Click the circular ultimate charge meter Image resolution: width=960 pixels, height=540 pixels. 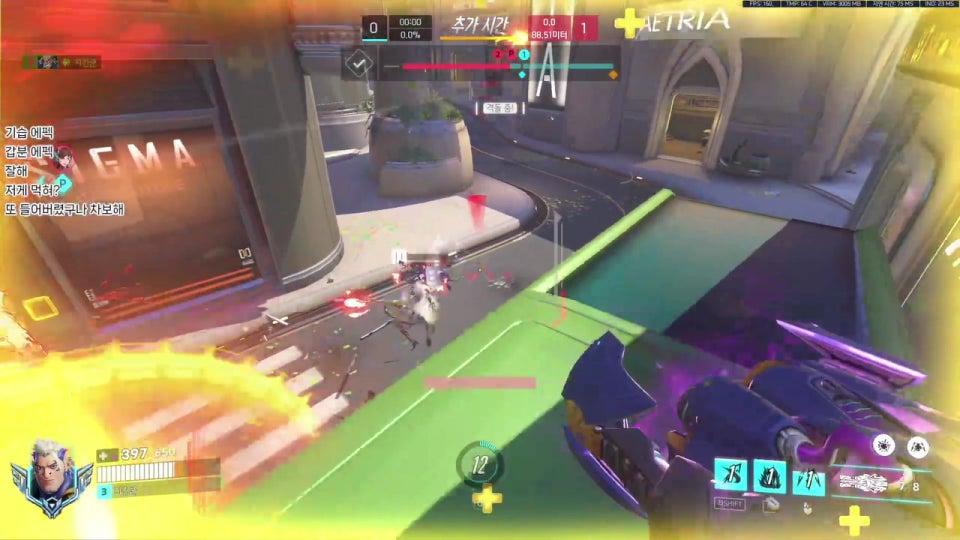[x=480, y=464]
